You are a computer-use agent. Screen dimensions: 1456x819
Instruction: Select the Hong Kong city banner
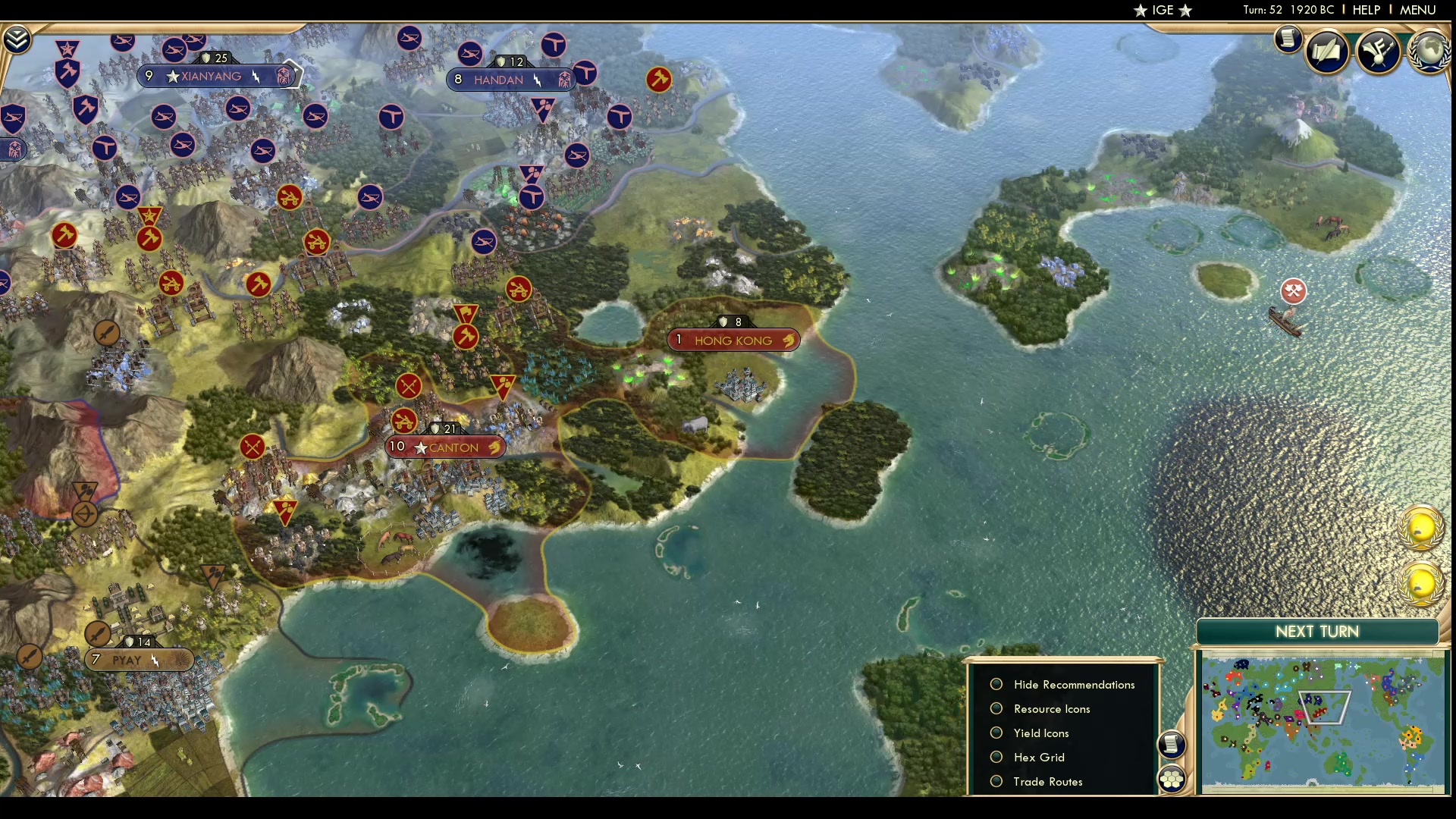click(x=733, y=340)
